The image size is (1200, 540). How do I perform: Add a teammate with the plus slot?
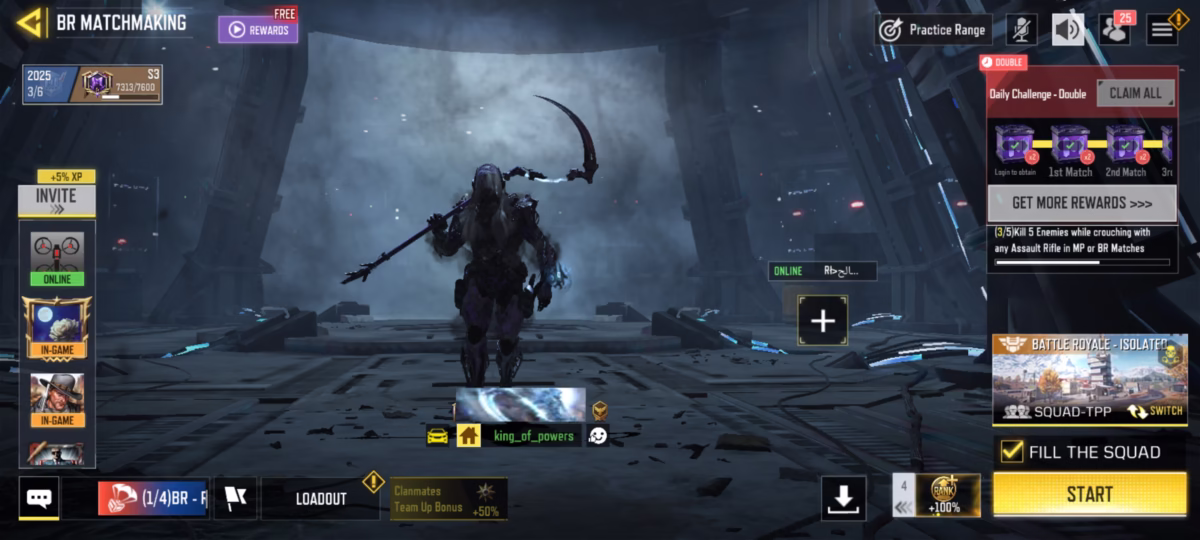pyautogui.click(x=822, y=321)
